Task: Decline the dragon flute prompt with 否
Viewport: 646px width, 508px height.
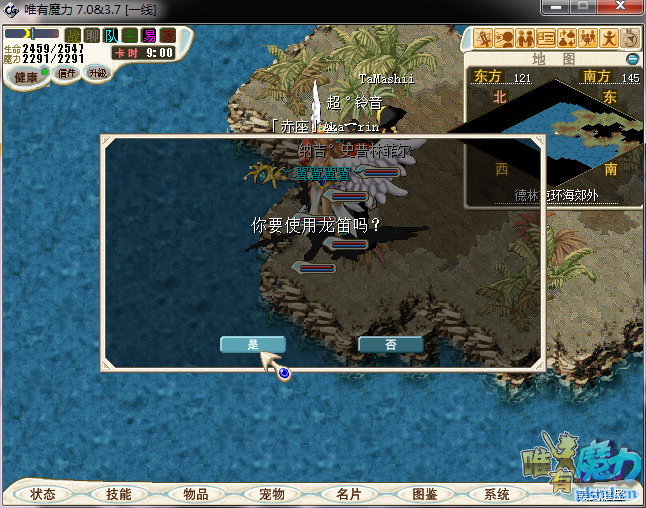Action: [390, 344]
